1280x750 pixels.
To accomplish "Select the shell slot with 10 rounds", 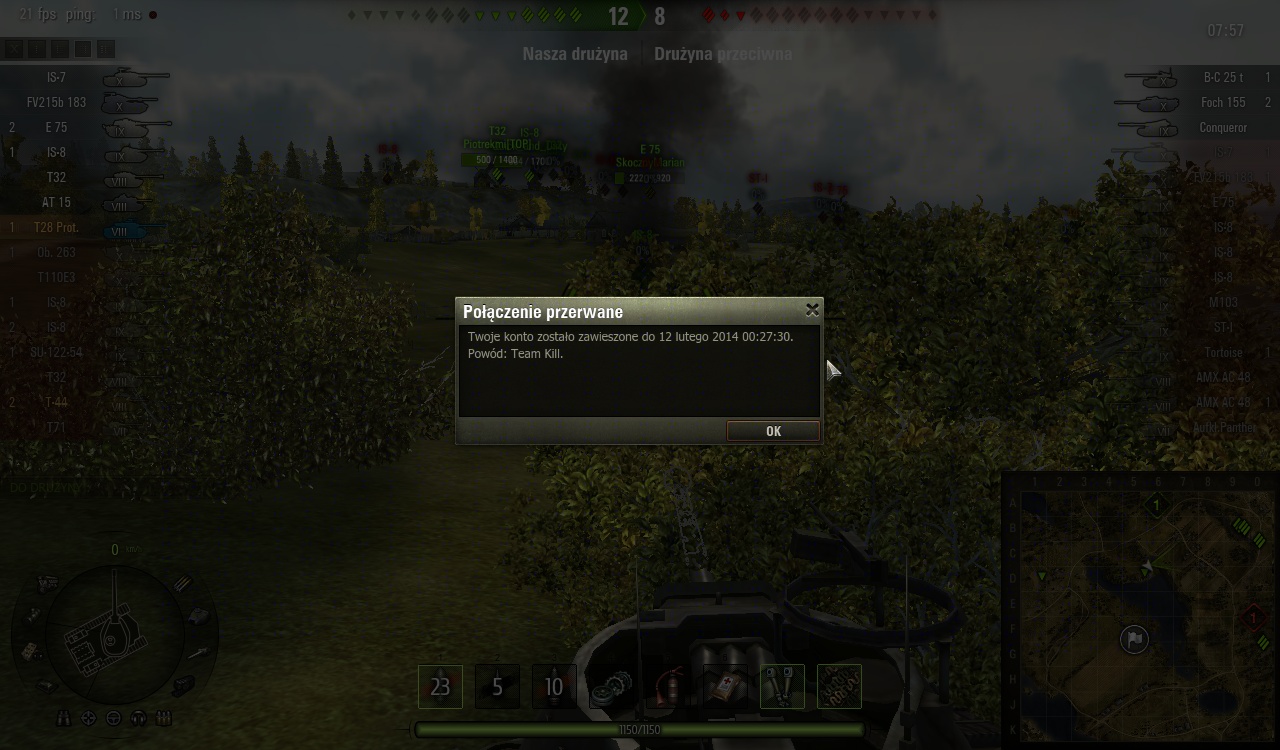I will click(554, 687).
